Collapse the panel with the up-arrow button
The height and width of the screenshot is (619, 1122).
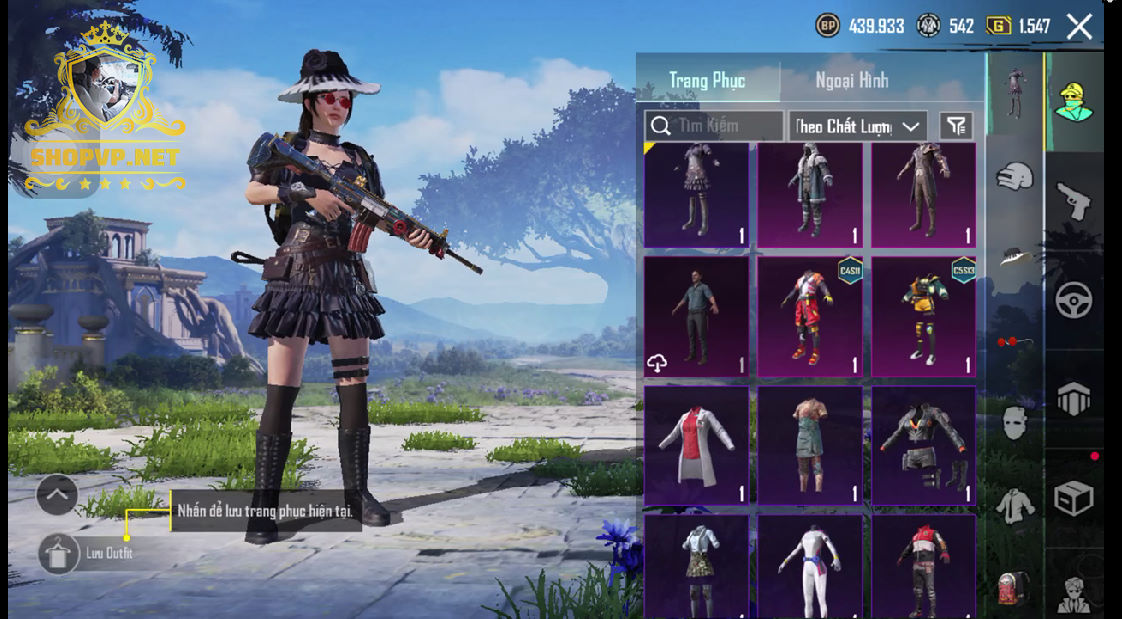coord(57,494)
